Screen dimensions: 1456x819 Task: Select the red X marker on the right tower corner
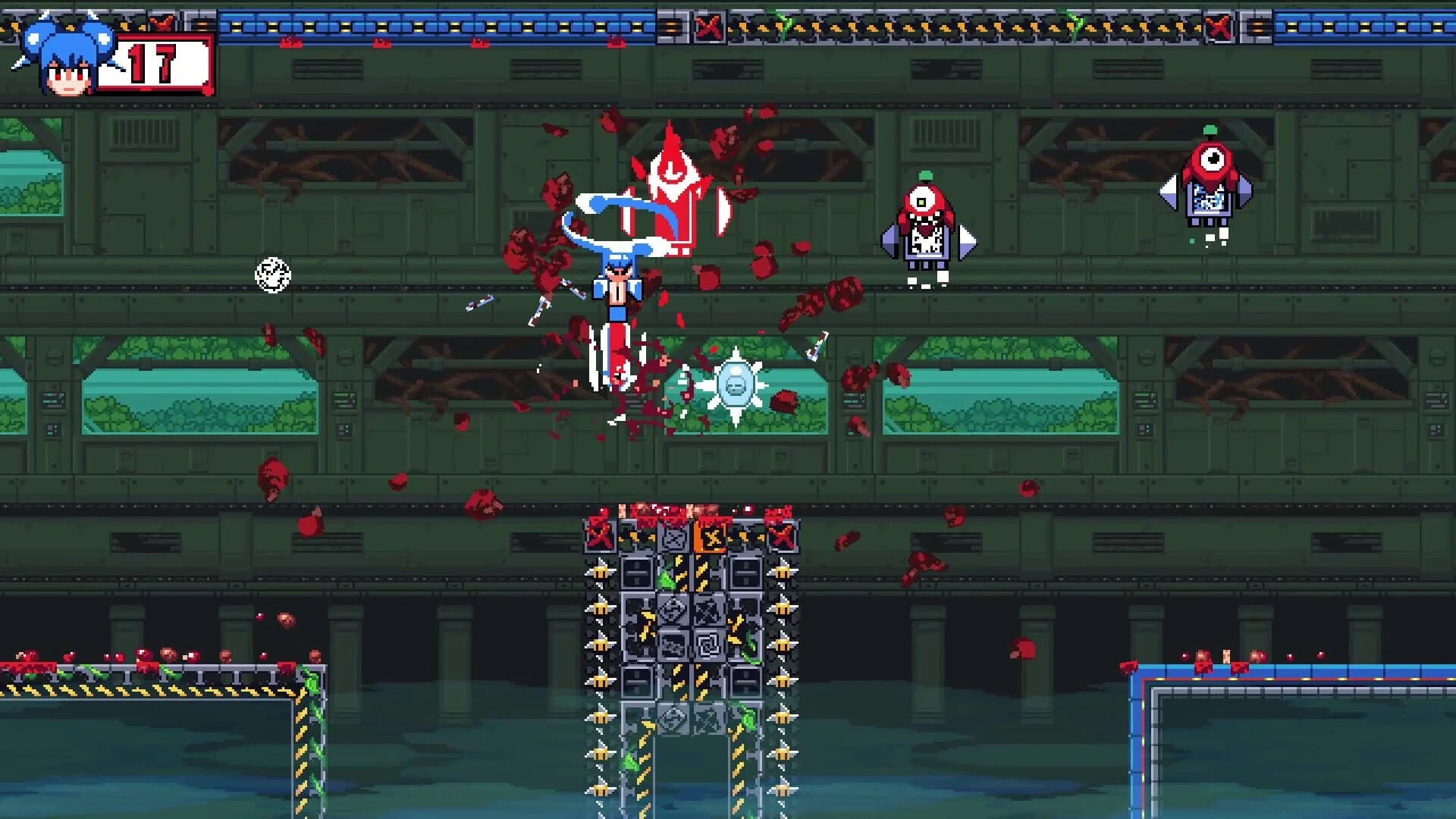(x=781, y=538)
